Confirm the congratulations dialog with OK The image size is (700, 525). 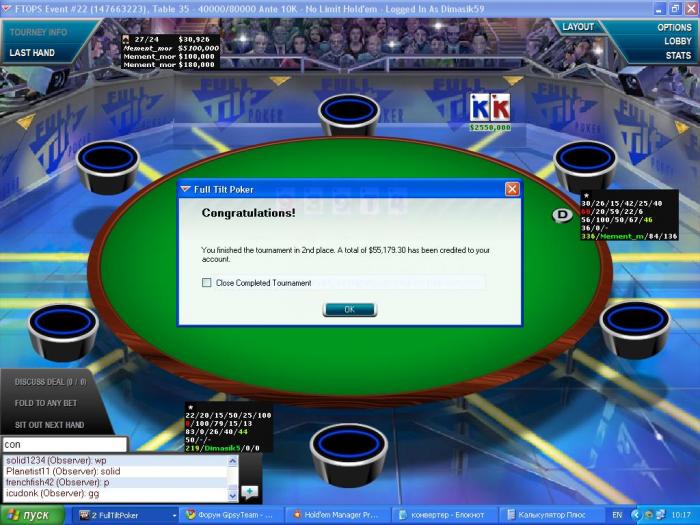click(349, 309)
